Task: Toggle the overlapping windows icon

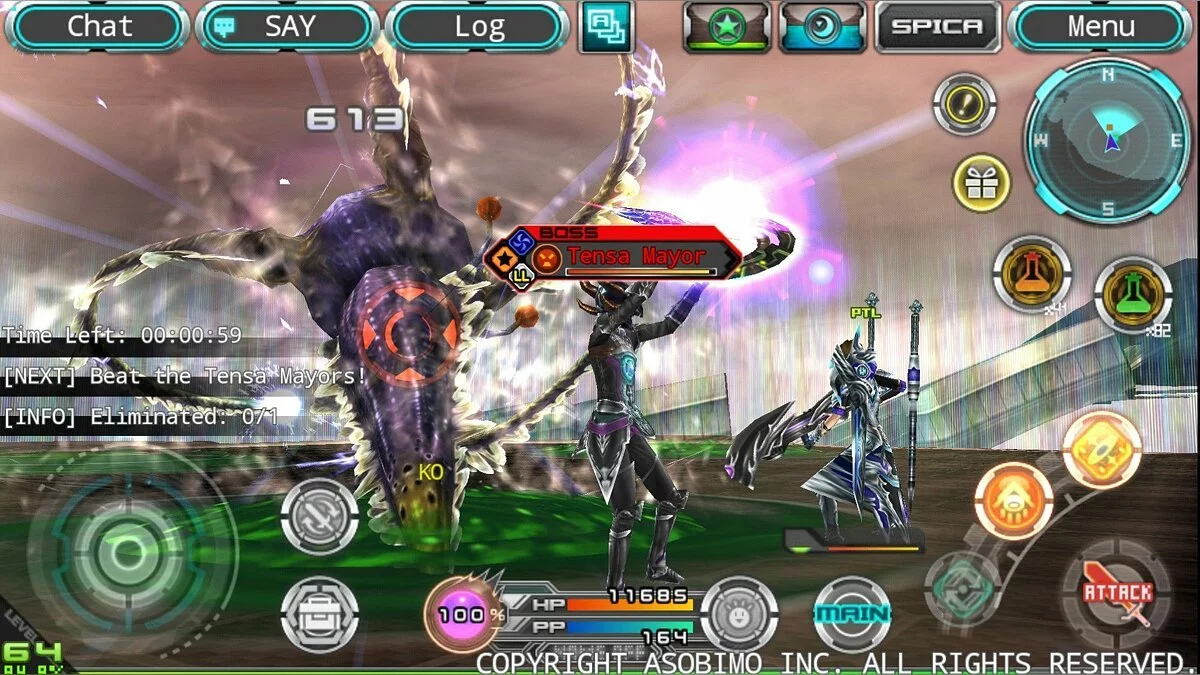Action: pyautogui.click(x=606, y=26)
